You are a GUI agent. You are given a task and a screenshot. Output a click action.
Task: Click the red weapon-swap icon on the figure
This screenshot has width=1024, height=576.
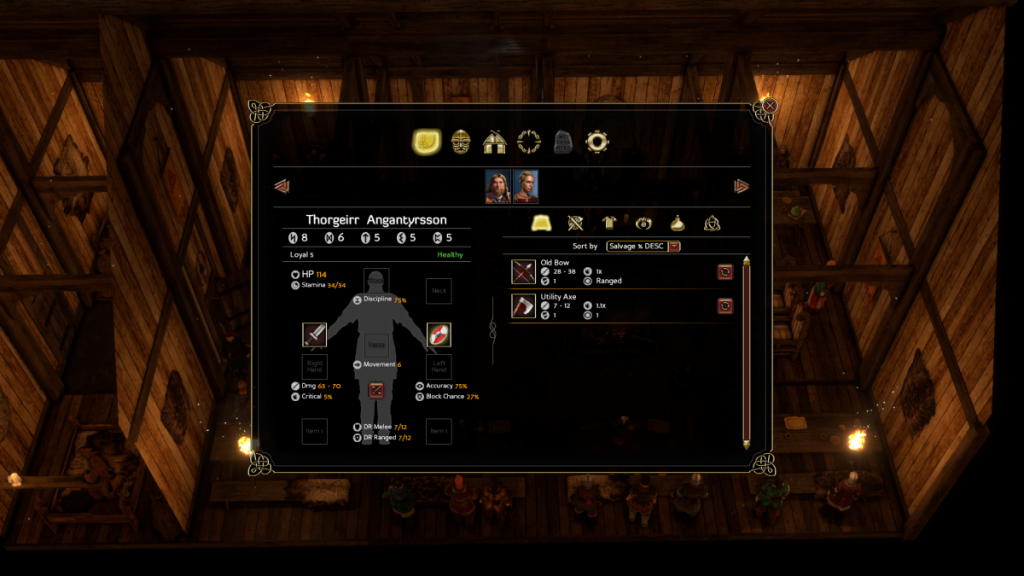click(376, 390)
